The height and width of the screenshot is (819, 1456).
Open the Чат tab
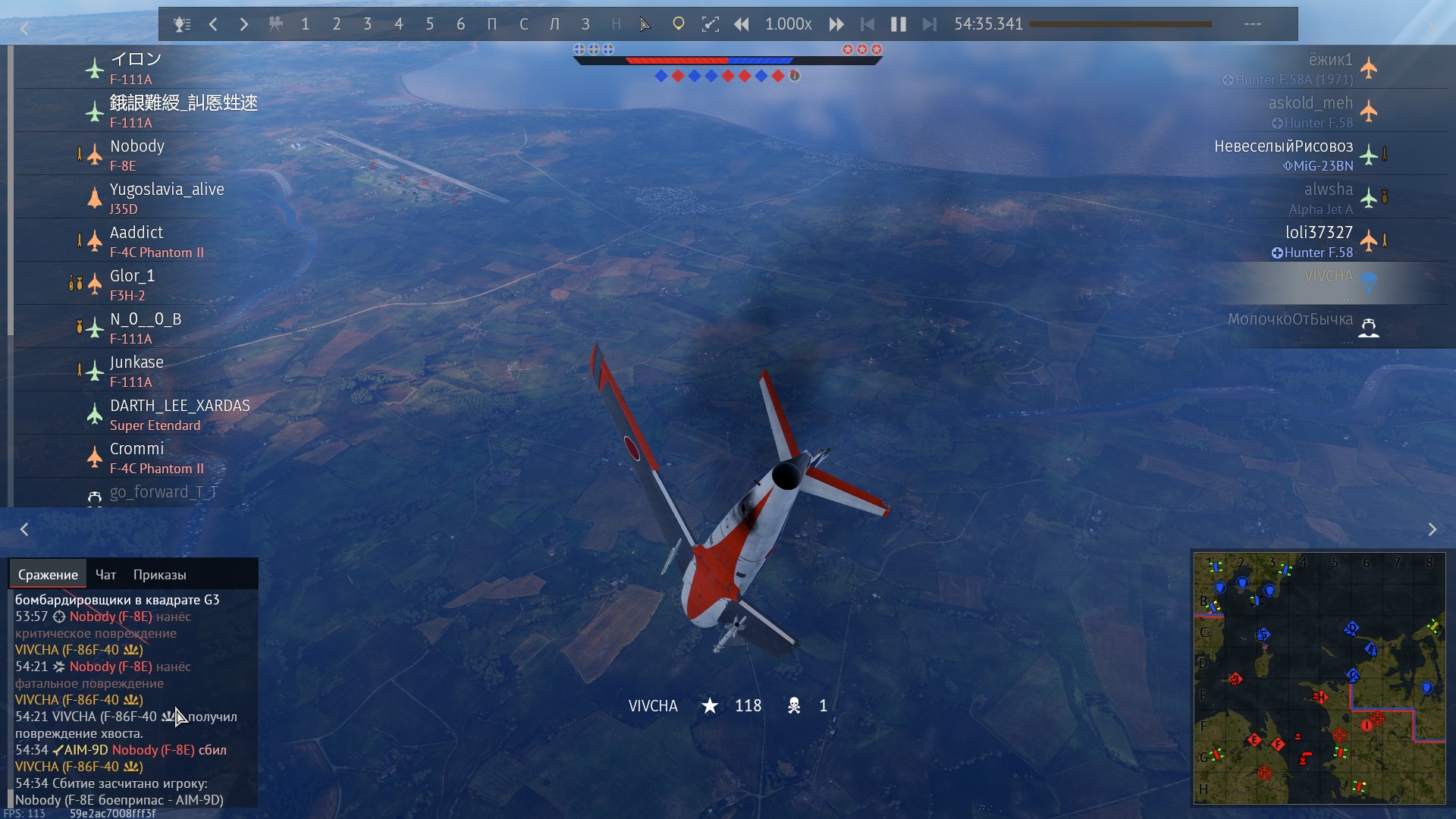click(x=105, y=575)
